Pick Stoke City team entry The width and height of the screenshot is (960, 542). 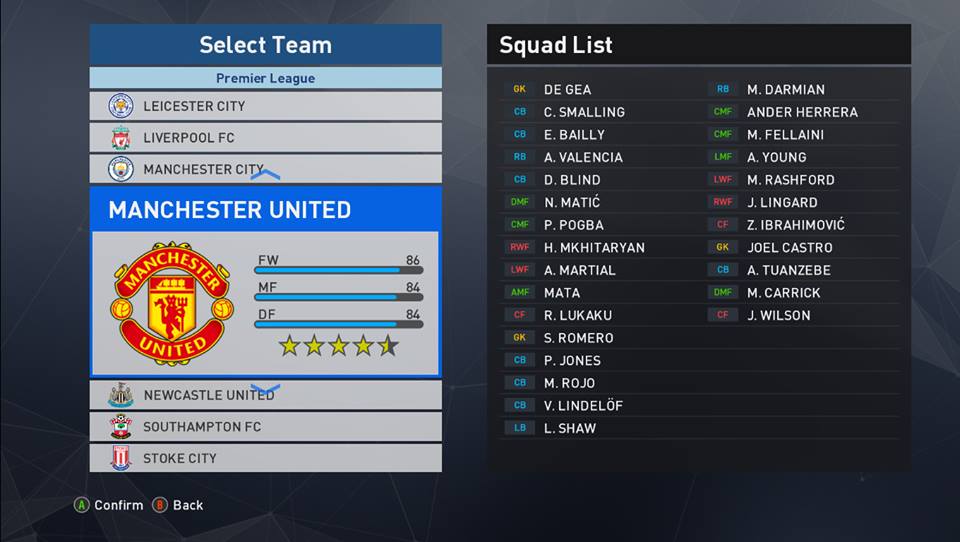click(x=265, y=458)
